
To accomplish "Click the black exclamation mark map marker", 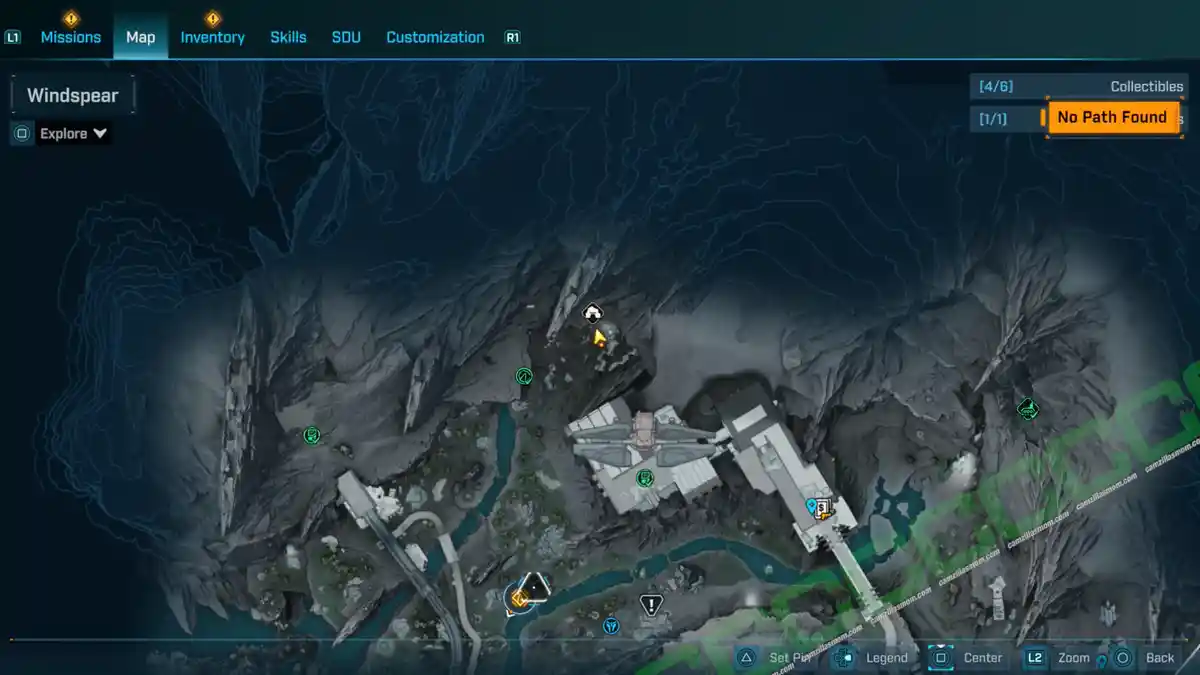I will click(651, 604).
